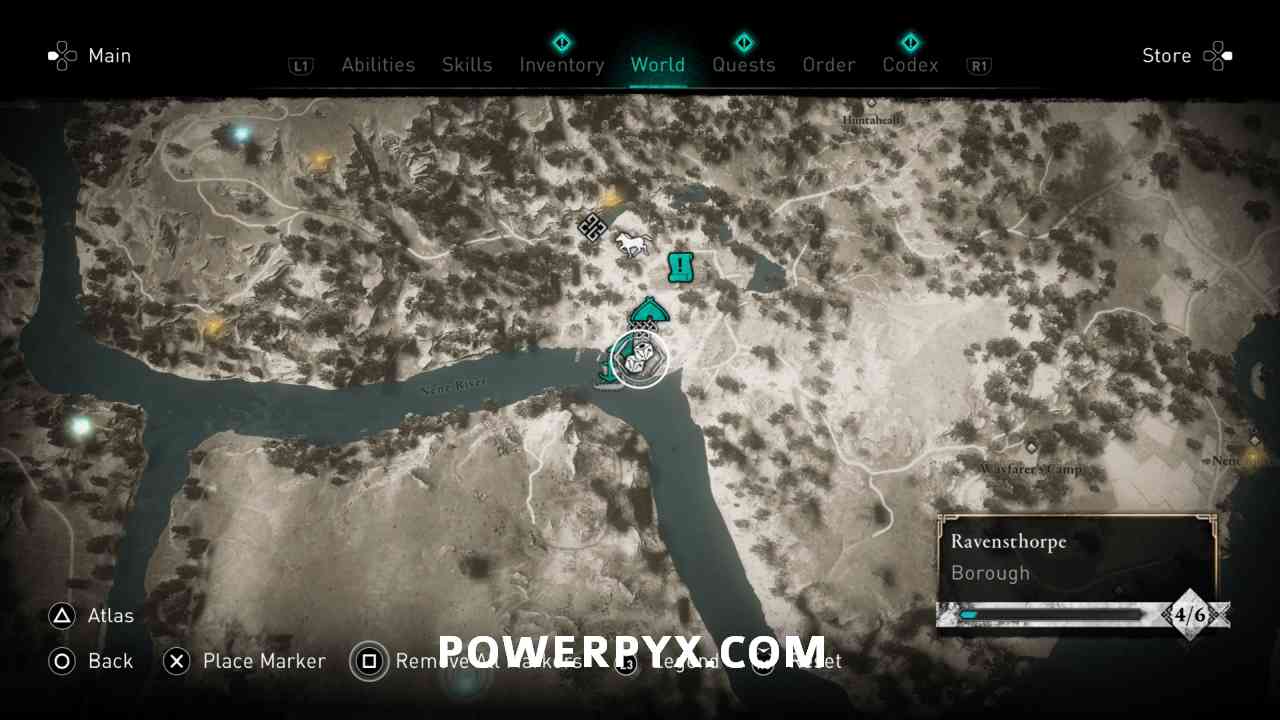Open the Inventory tab
This screenshot has width=1280, height=720.
click(x=562, y=65)
